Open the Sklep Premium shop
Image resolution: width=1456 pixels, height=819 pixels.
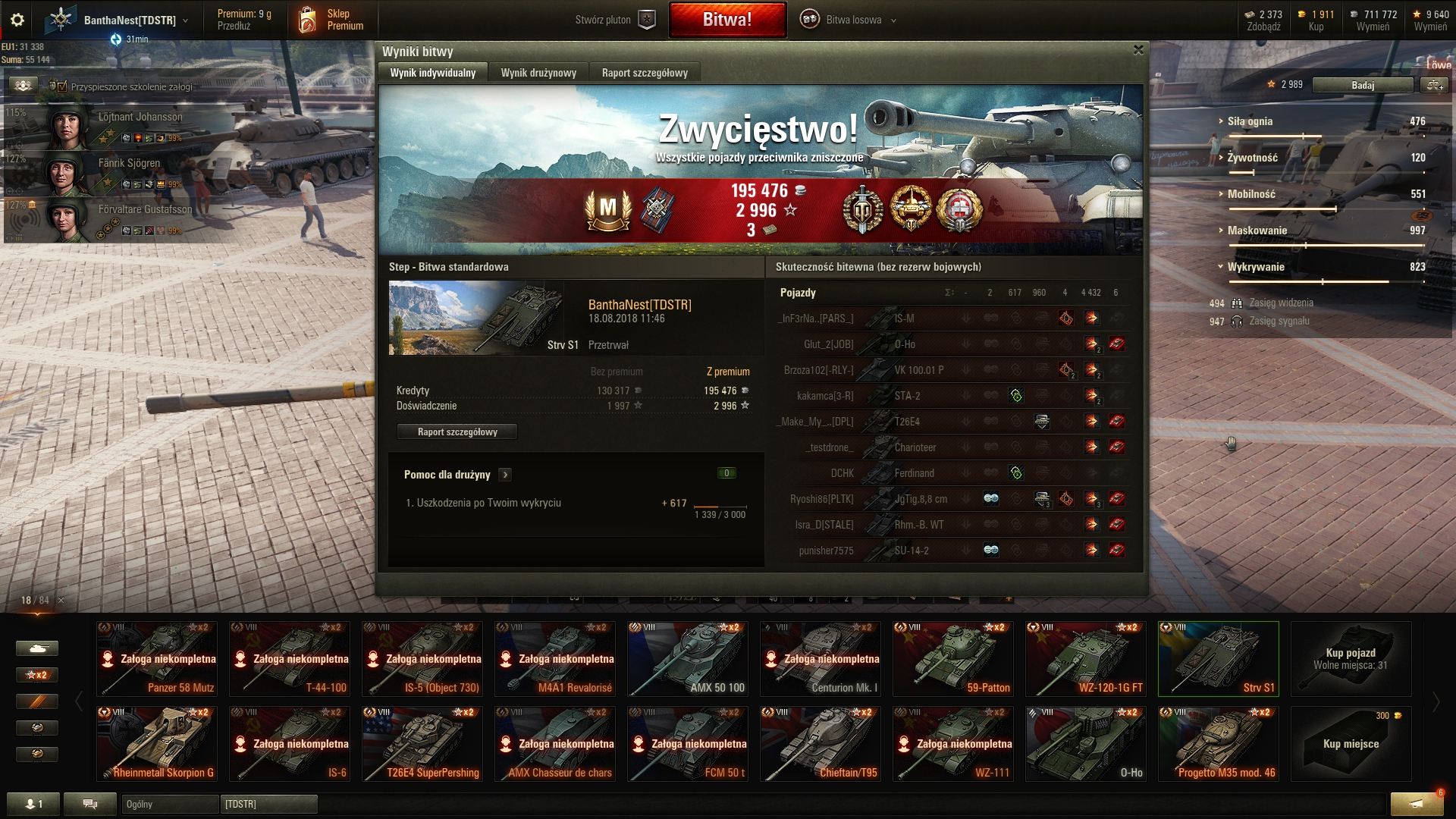332,20
